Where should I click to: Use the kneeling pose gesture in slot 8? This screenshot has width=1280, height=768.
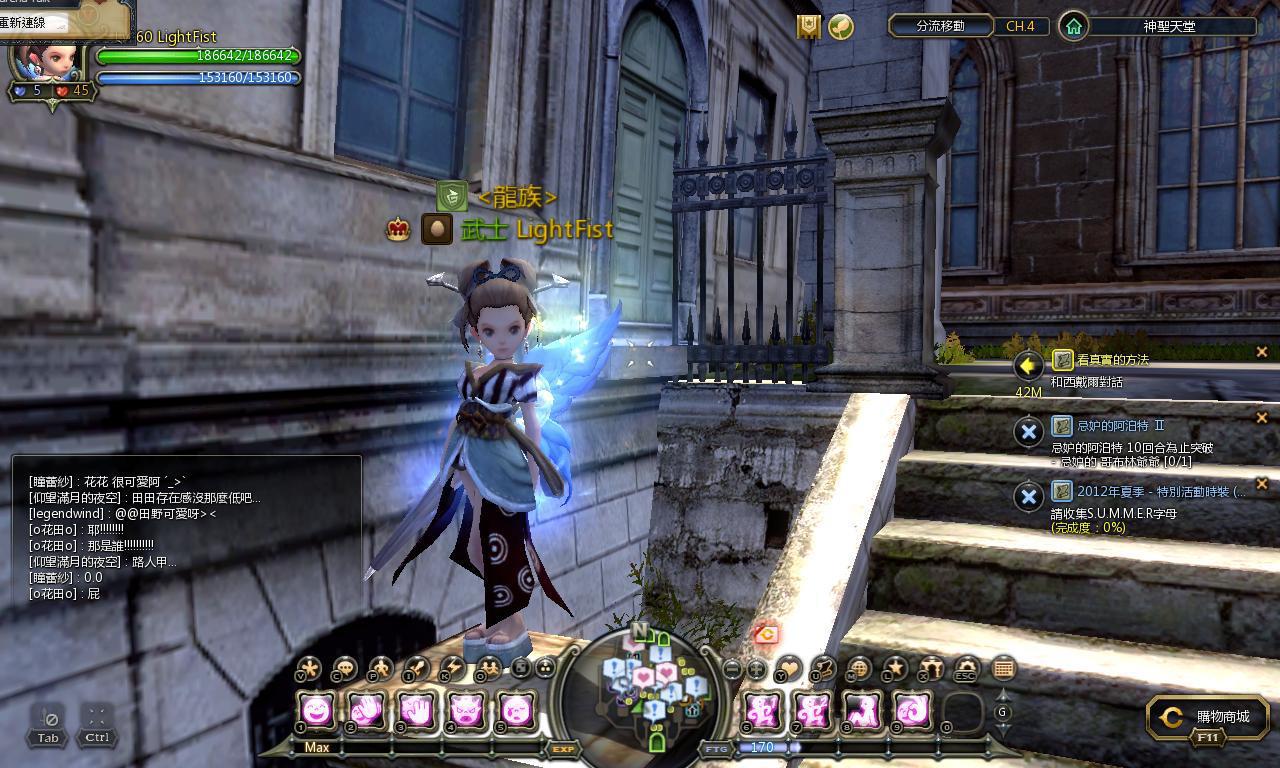pos(862,711)
